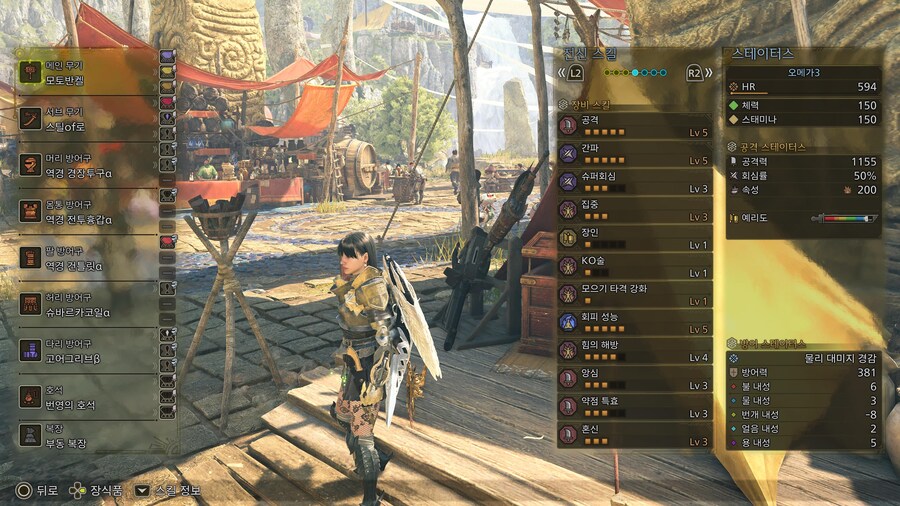Viewport: 900px width, 506px height.
Task: Choose the 모으기 타격 강화 skill
Action: point(635,294)
